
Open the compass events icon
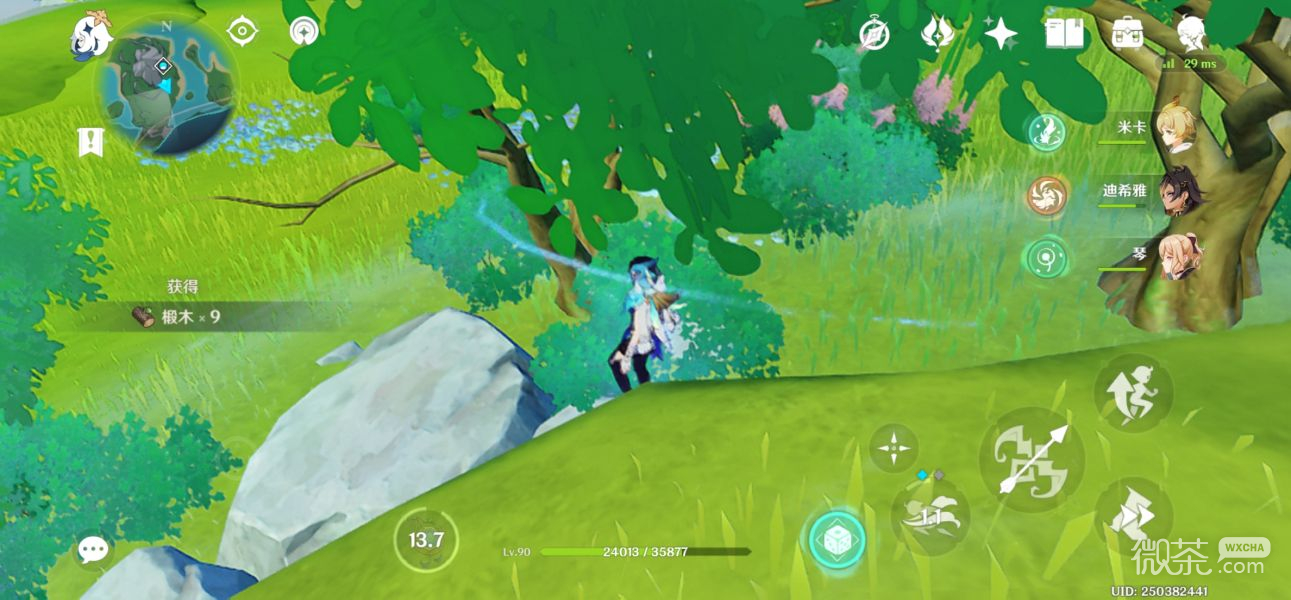pos(874,34)
